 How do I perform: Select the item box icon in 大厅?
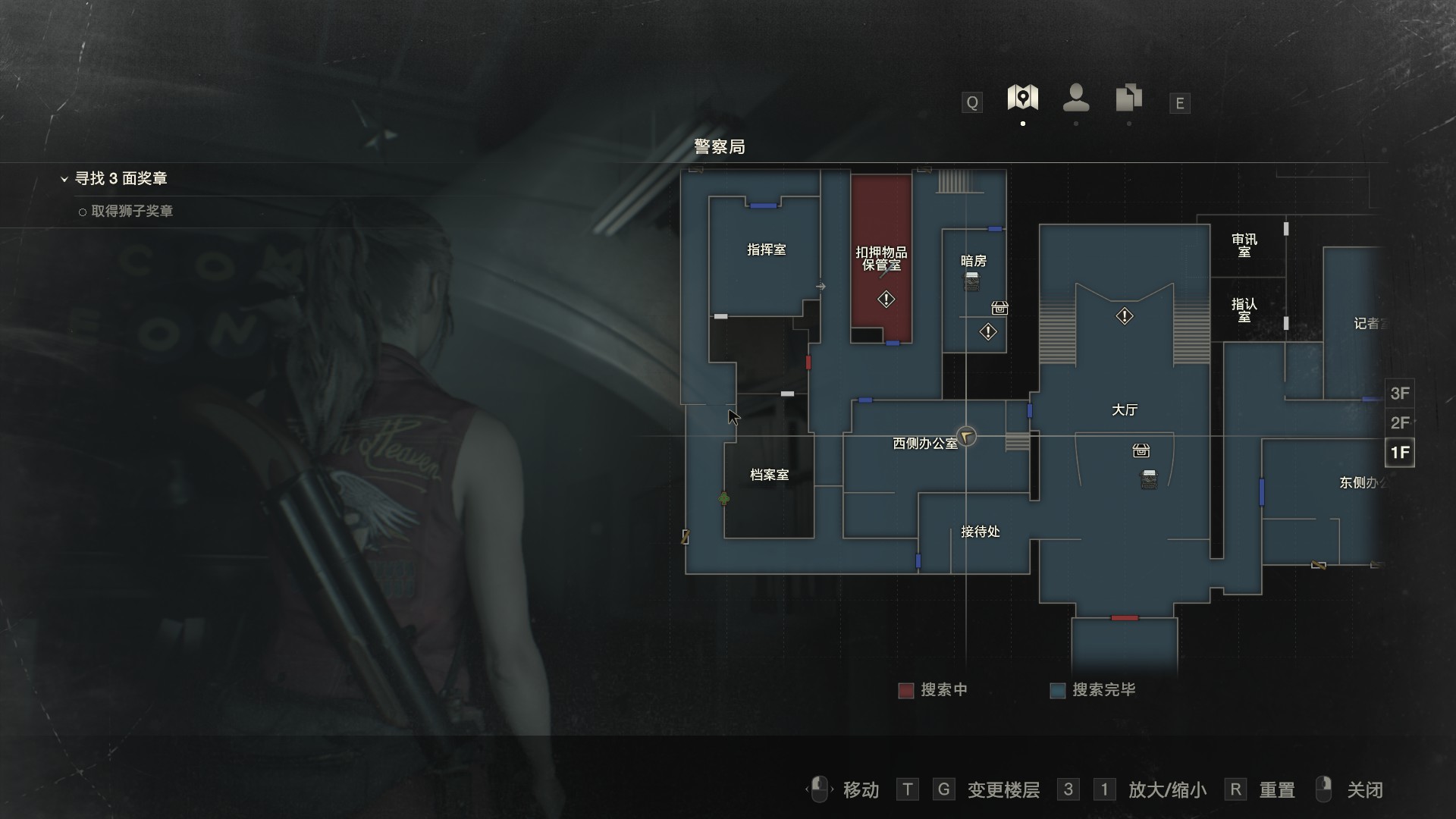1141,451
